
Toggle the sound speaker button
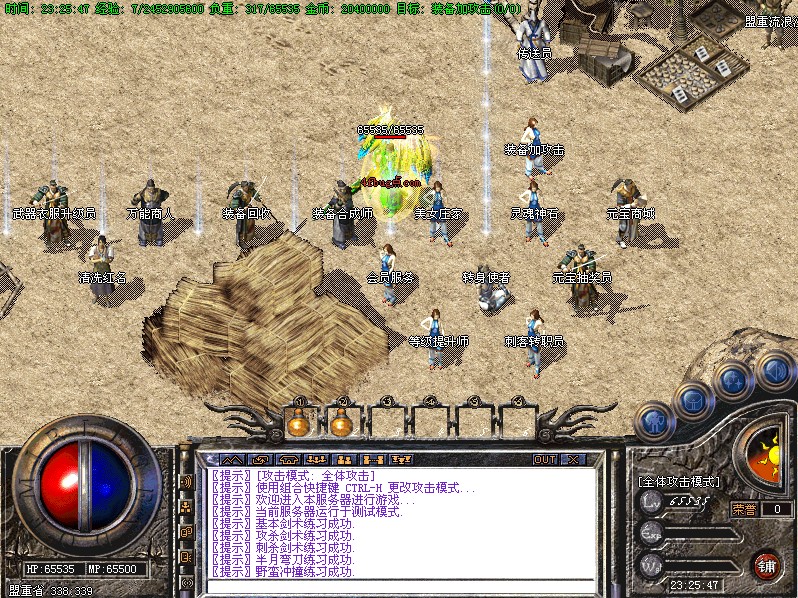(x=773, y=370)
